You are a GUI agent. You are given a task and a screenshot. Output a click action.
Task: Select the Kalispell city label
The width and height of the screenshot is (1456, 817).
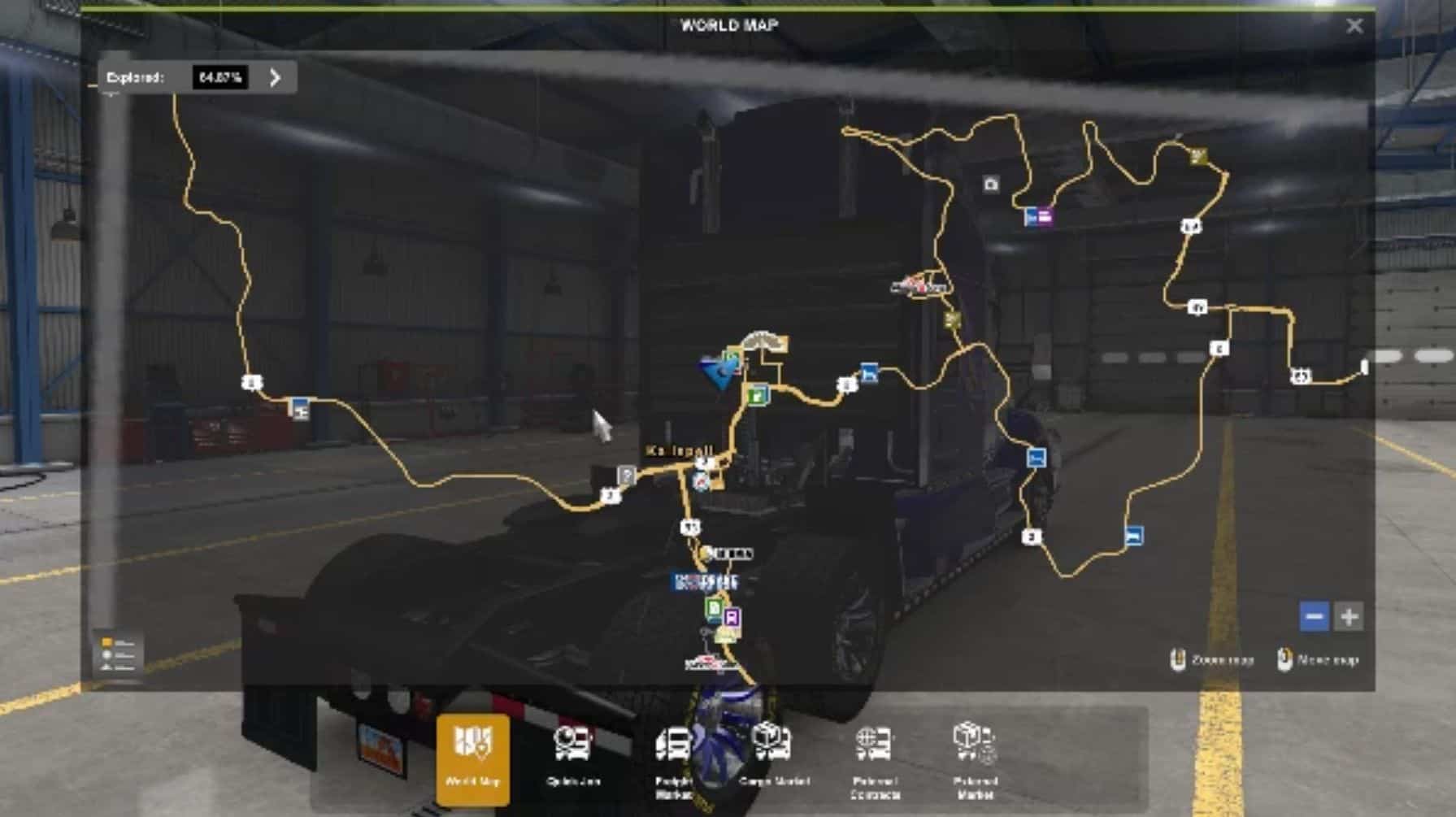click(680, 450)
